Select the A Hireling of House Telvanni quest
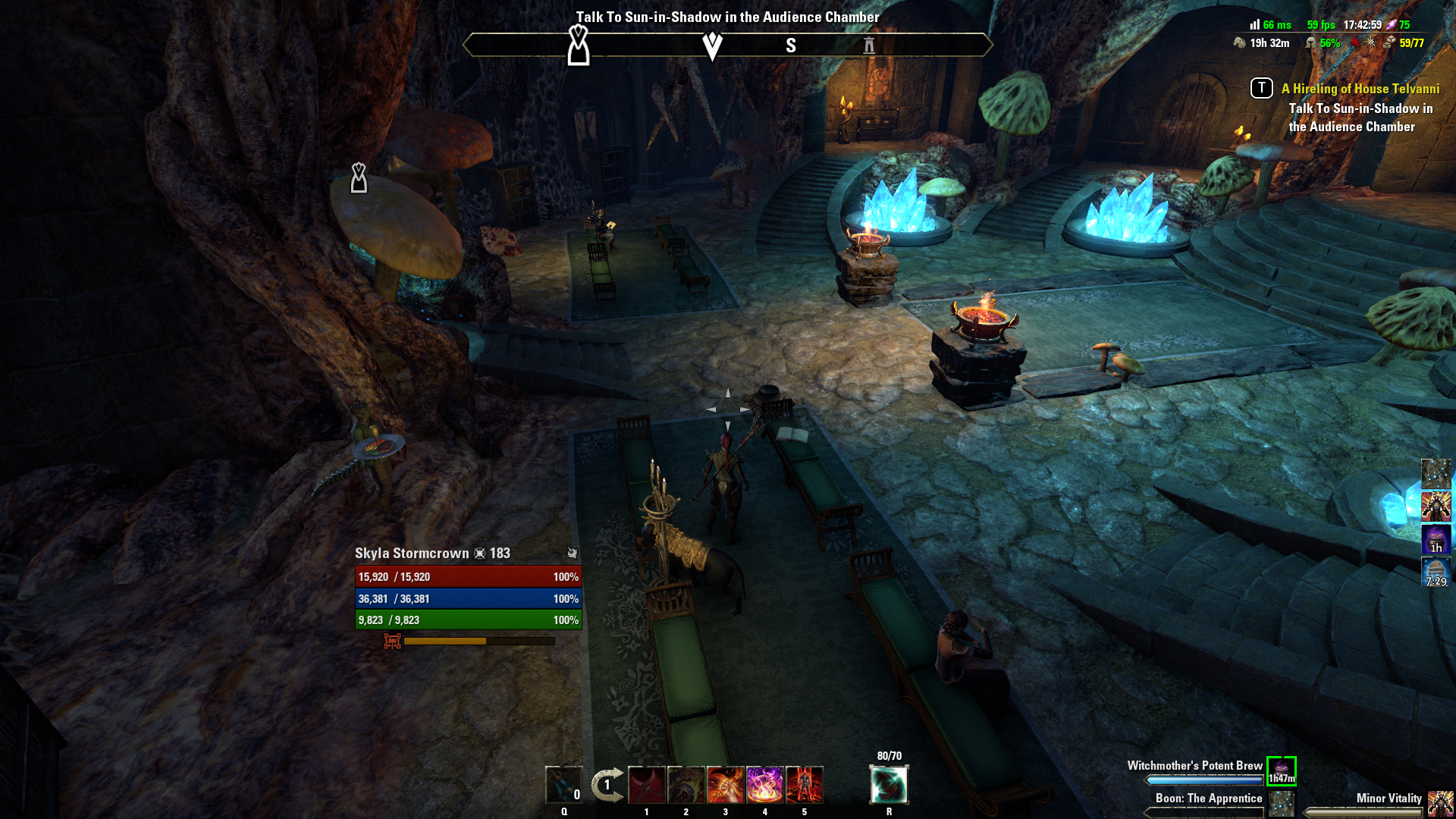 click(x=1360, y=89)
